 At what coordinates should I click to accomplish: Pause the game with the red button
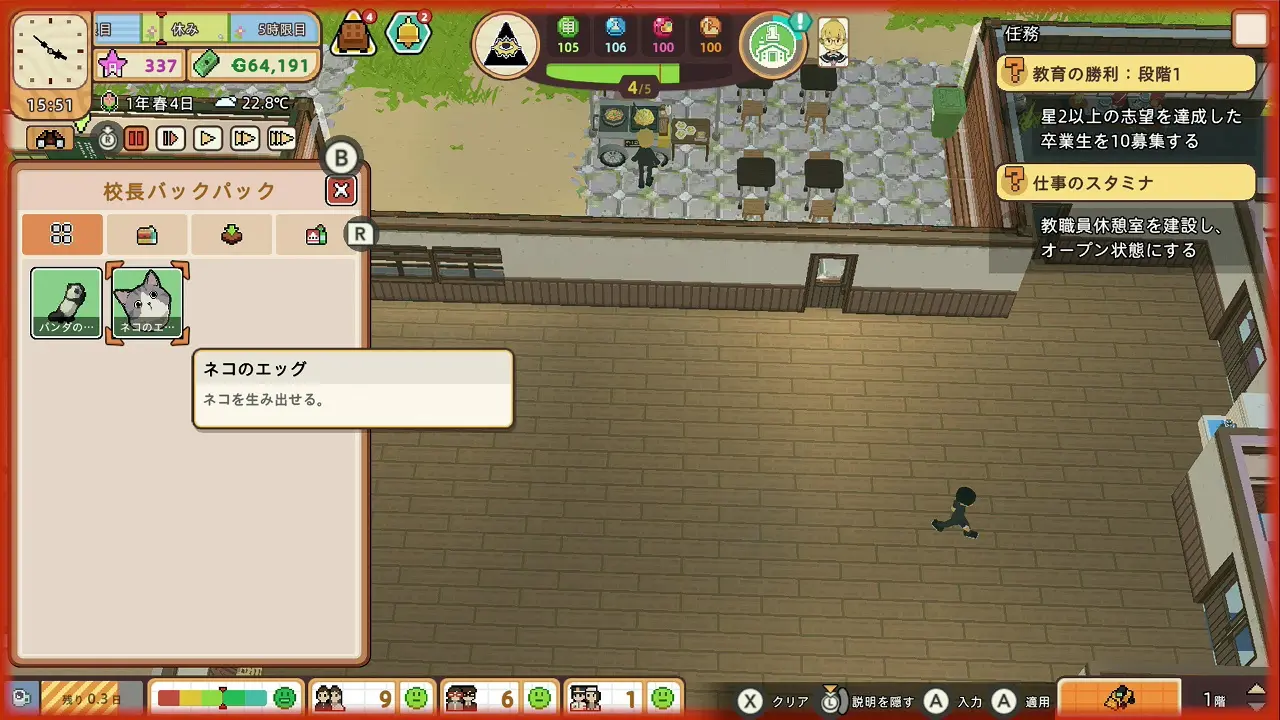click(136, 139)
